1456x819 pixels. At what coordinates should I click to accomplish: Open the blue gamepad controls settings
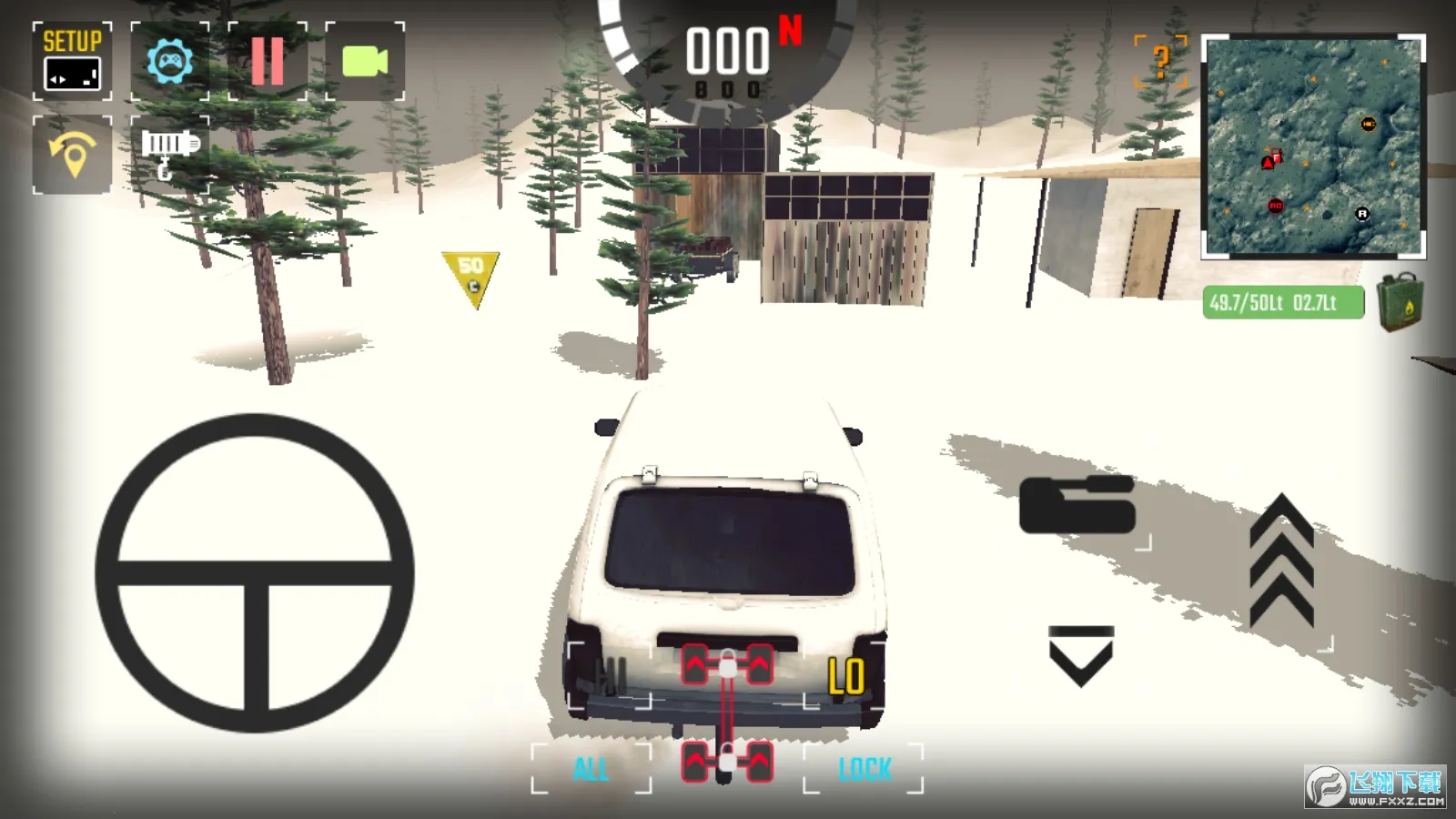(x=170, y=61)
